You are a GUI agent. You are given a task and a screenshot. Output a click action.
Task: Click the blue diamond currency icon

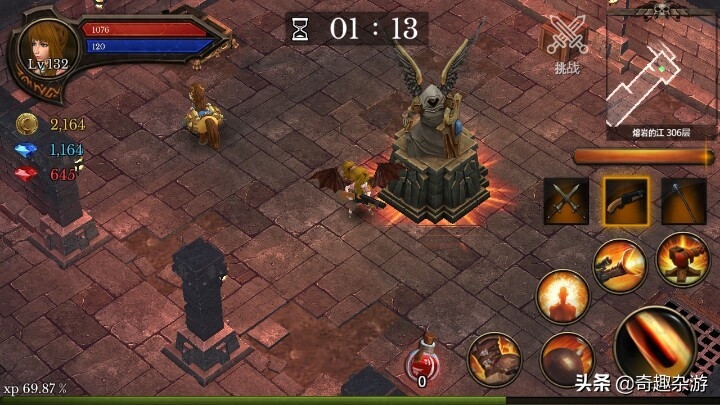point(27,150)
